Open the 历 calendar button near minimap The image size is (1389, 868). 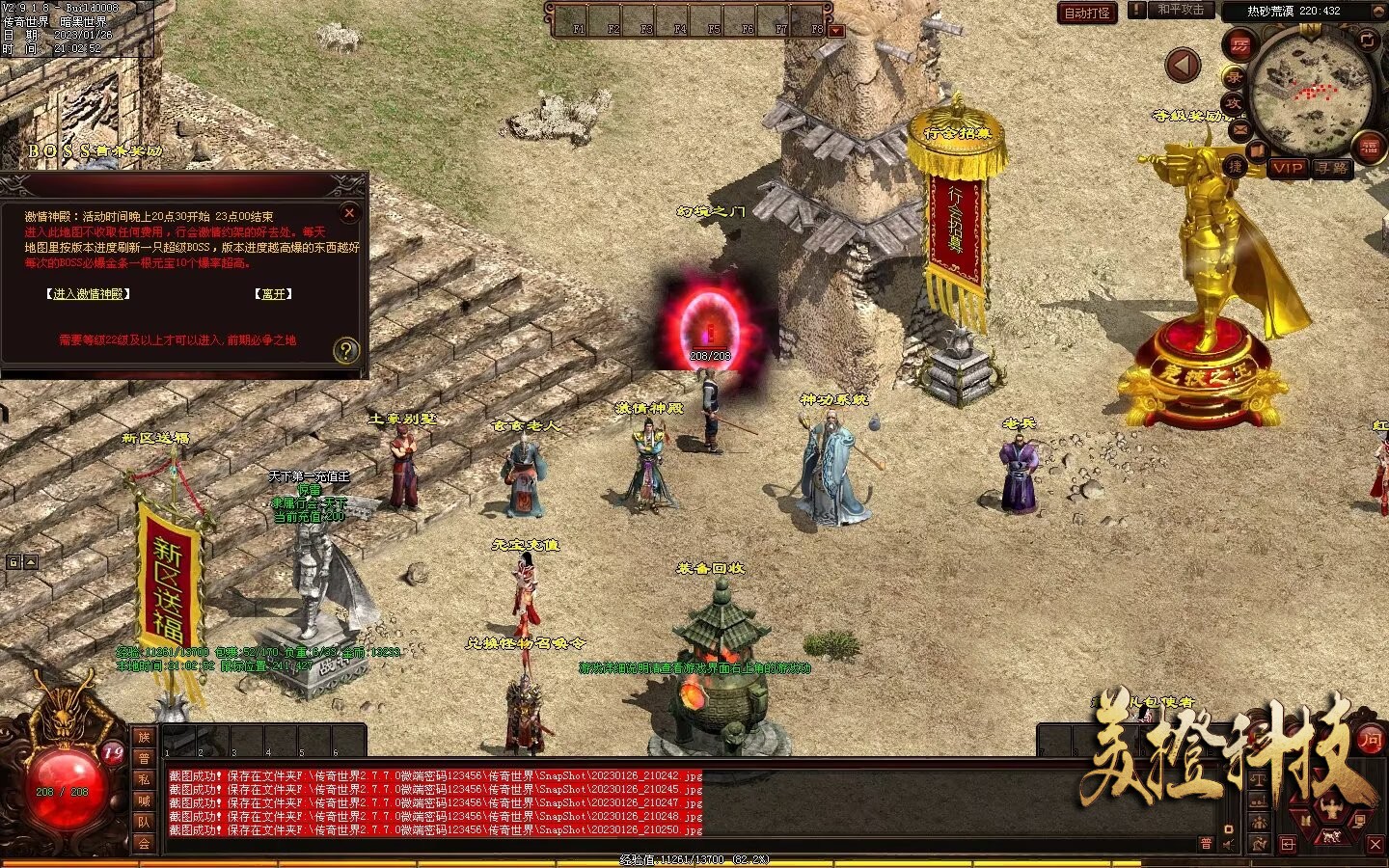1239,44
